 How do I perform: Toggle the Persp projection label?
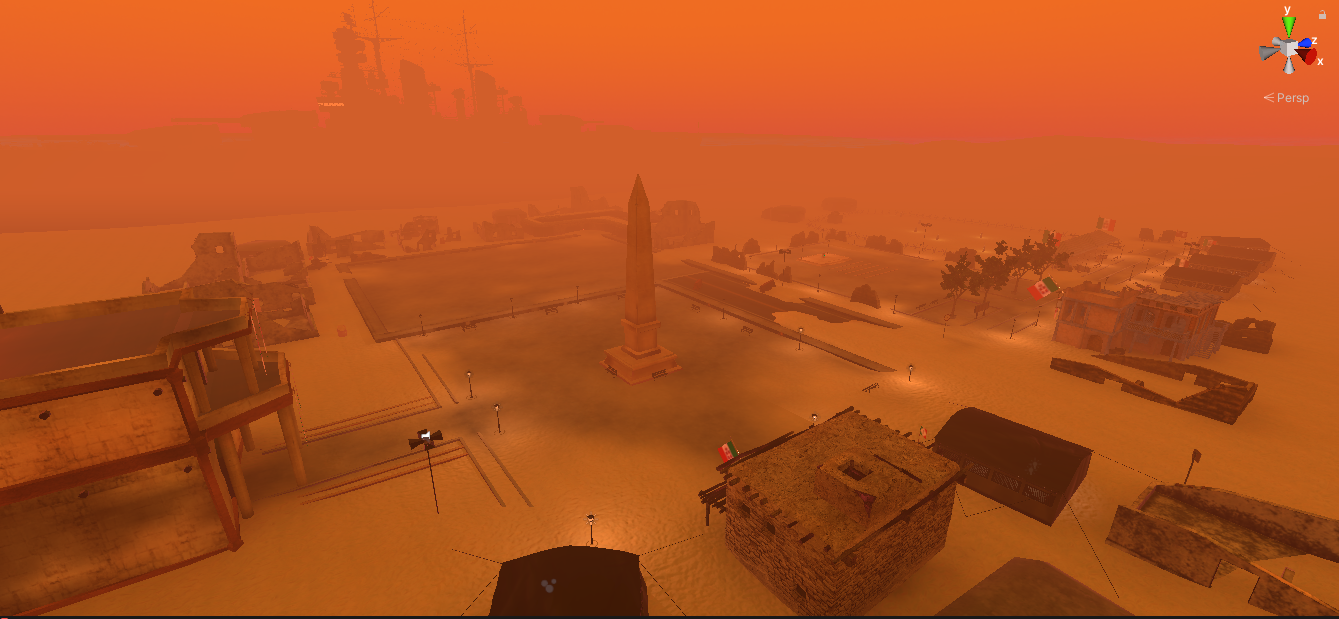(1290, 98)
